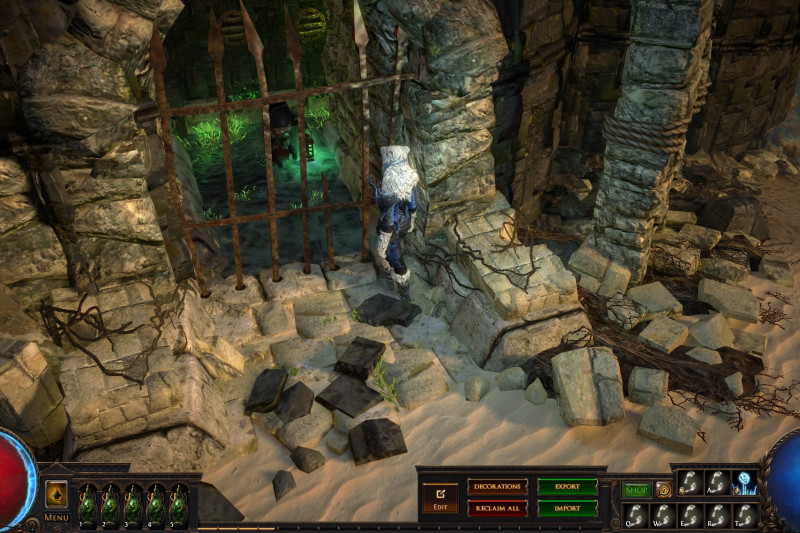800x533 pixels.
Task: Use the green flask in slot 3
Action: click(x=133, y=504)
